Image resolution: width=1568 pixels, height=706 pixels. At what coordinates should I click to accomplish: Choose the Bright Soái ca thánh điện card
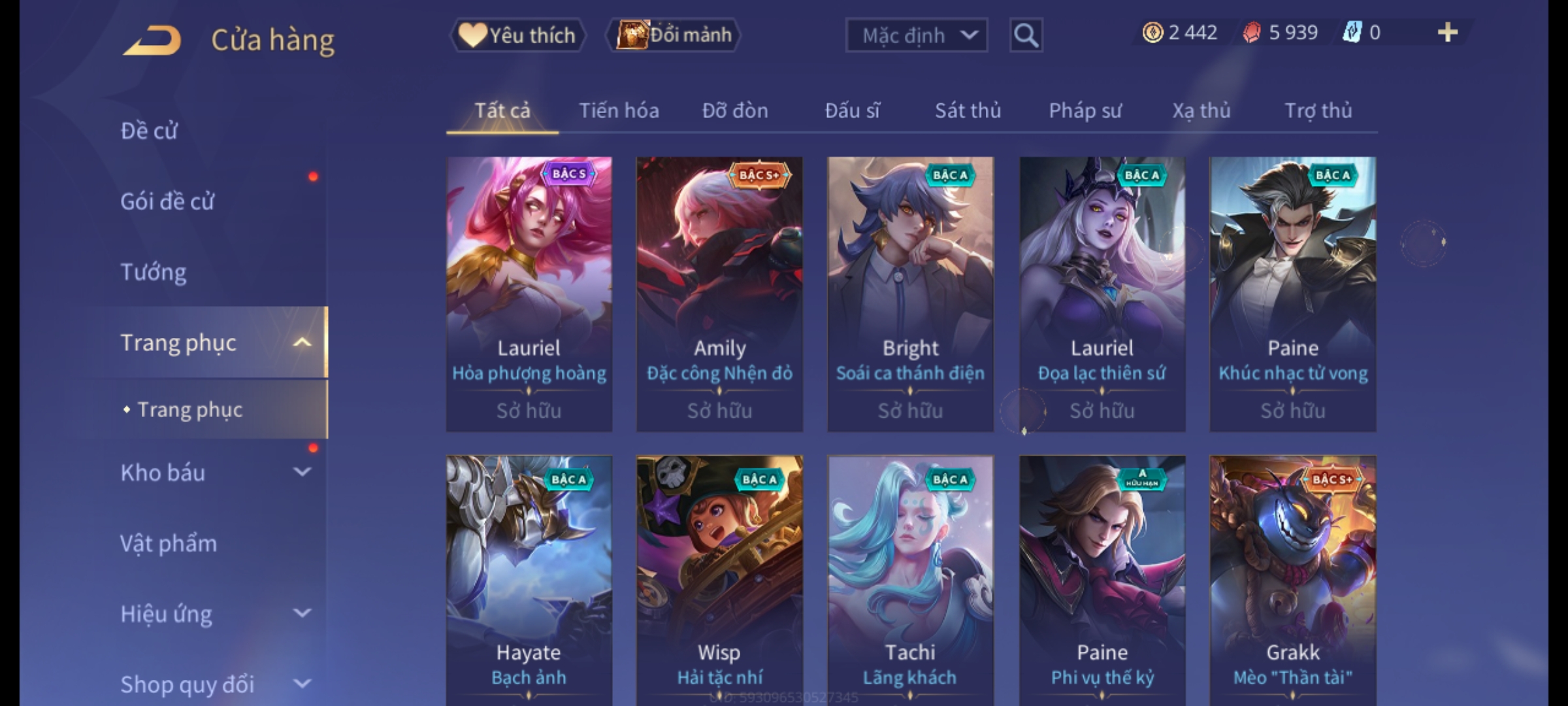(x=910, y=294)
